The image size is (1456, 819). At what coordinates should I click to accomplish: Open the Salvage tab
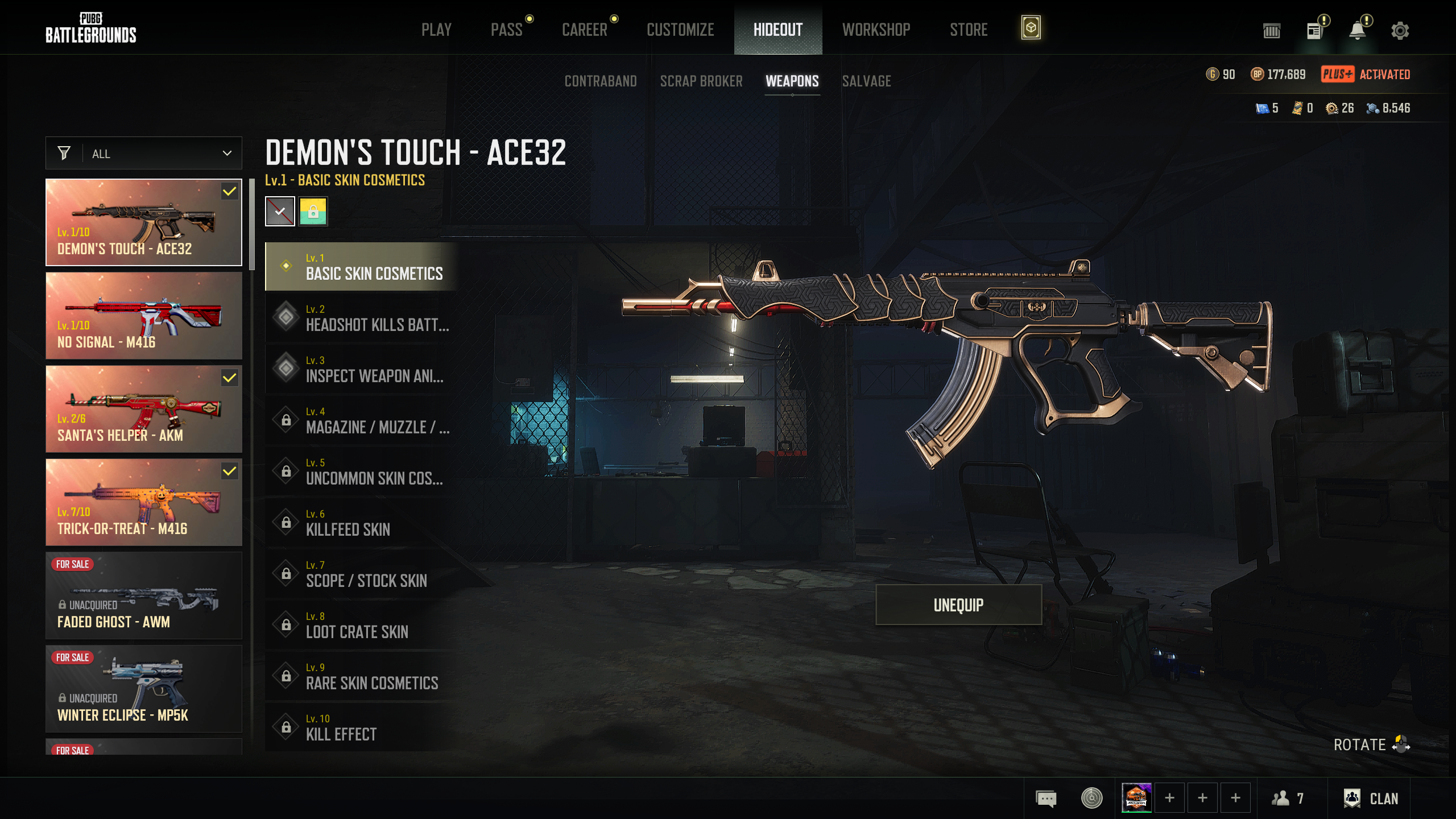(866, 81)
